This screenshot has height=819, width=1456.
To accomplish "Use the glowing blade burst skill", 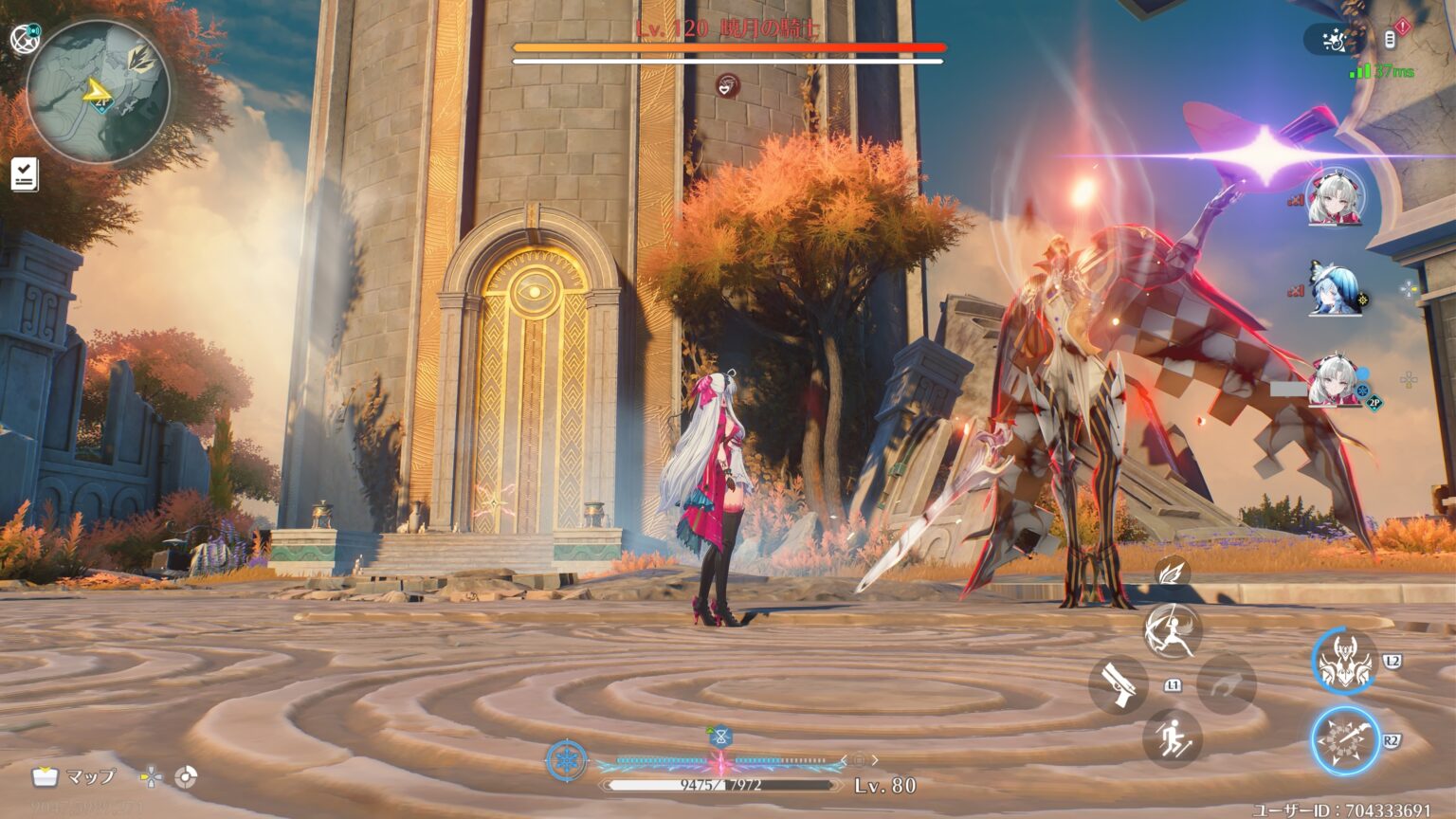I will coord(1345,739).
